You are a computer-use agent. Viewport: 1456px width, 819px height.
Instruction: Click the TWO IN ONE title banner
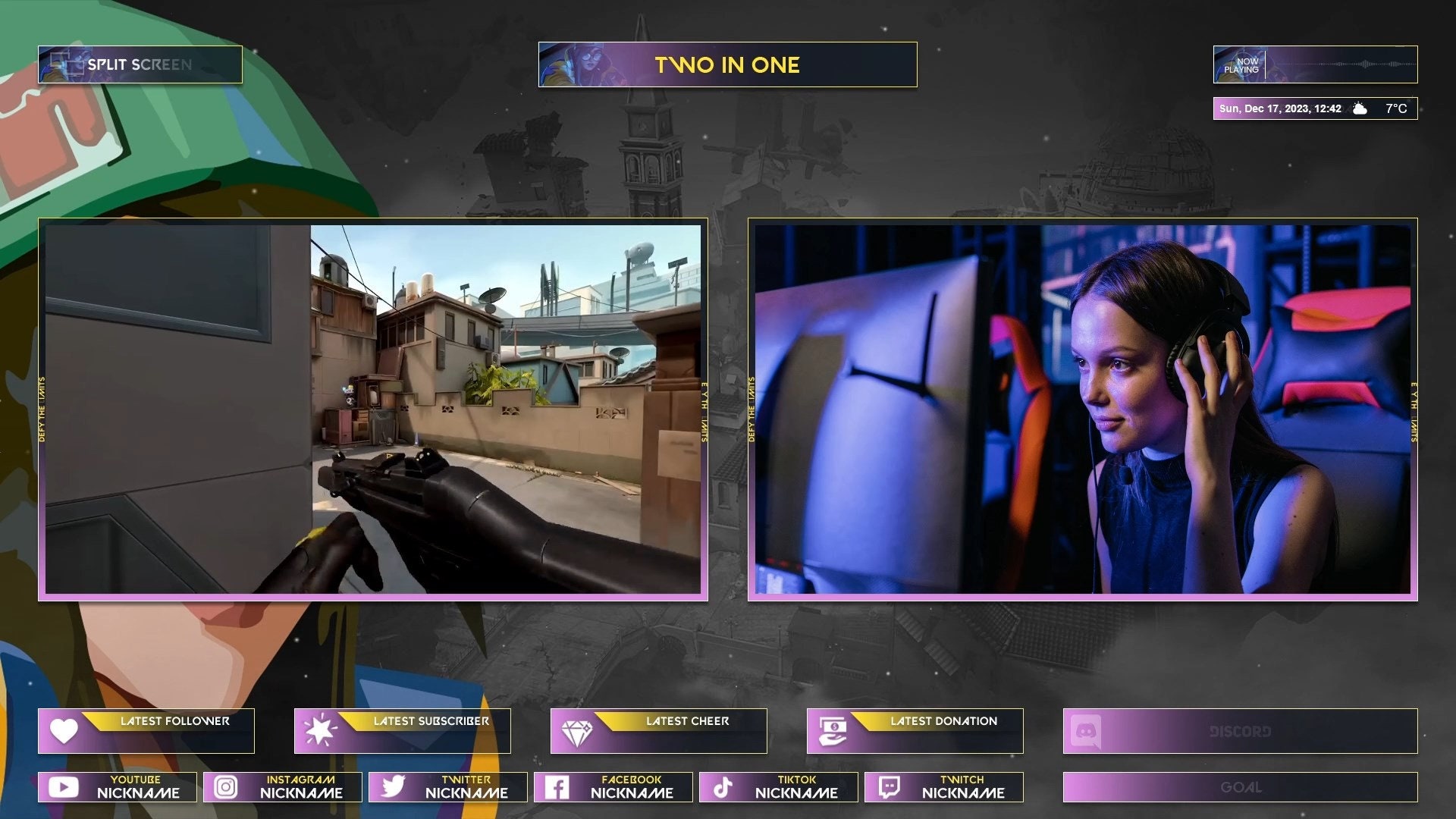pyautogui.click(x=728, y=64)
